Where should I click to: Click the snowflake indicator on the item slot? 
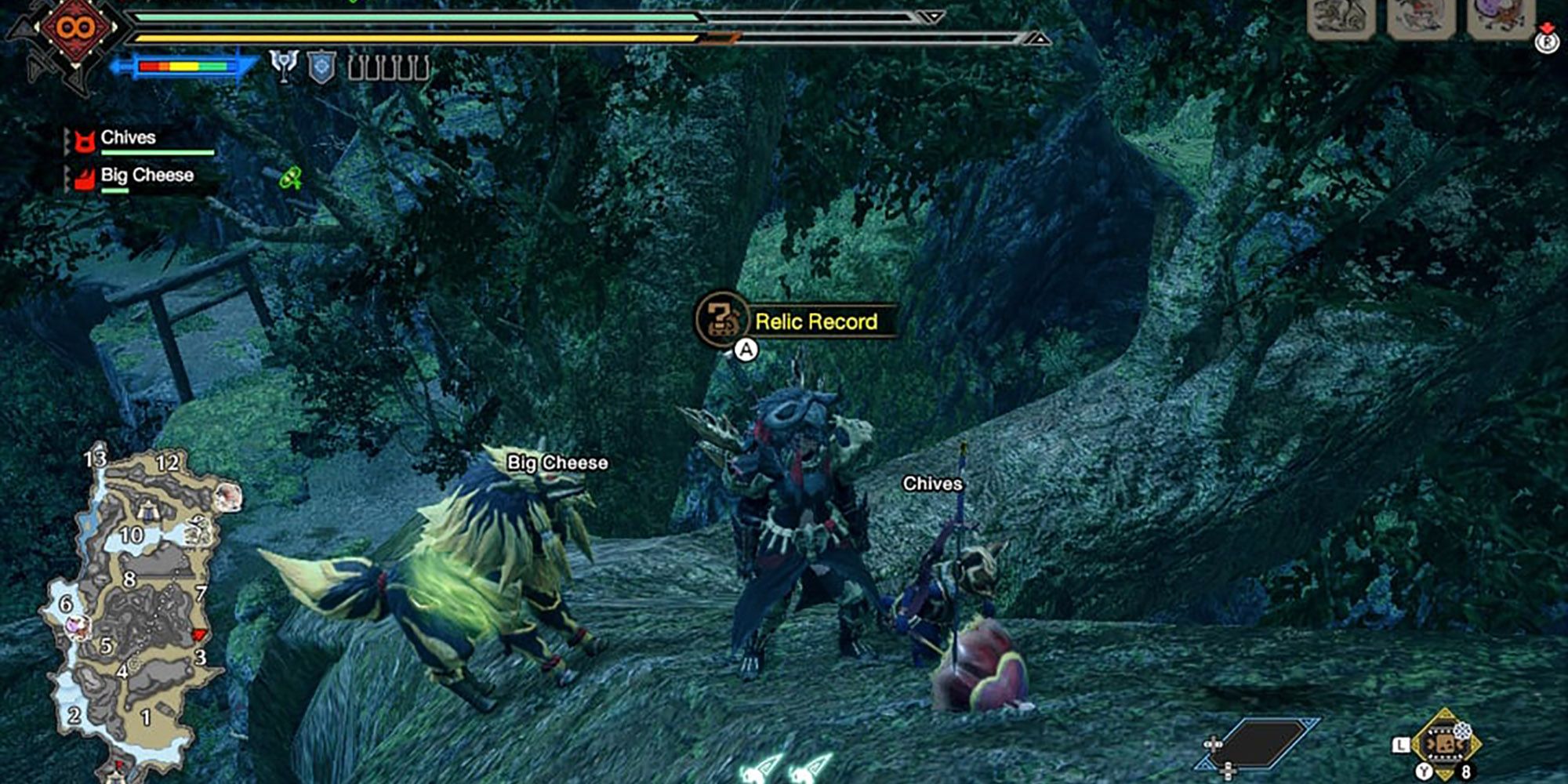click(1463, 731)
